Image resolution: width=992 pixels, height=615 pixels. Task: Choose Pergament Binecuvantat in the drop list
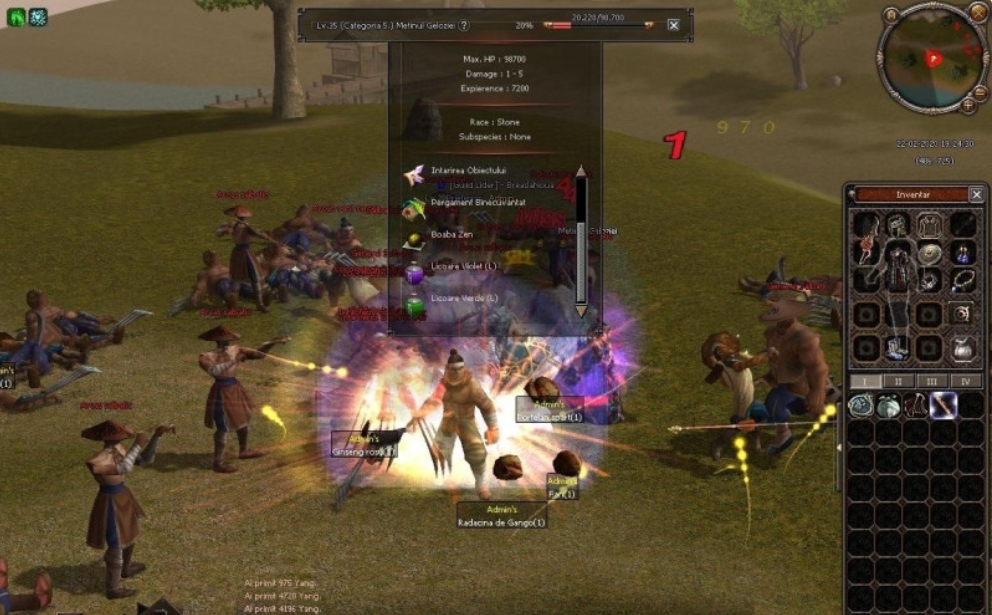pyautogui.click(x=477, y=202)
